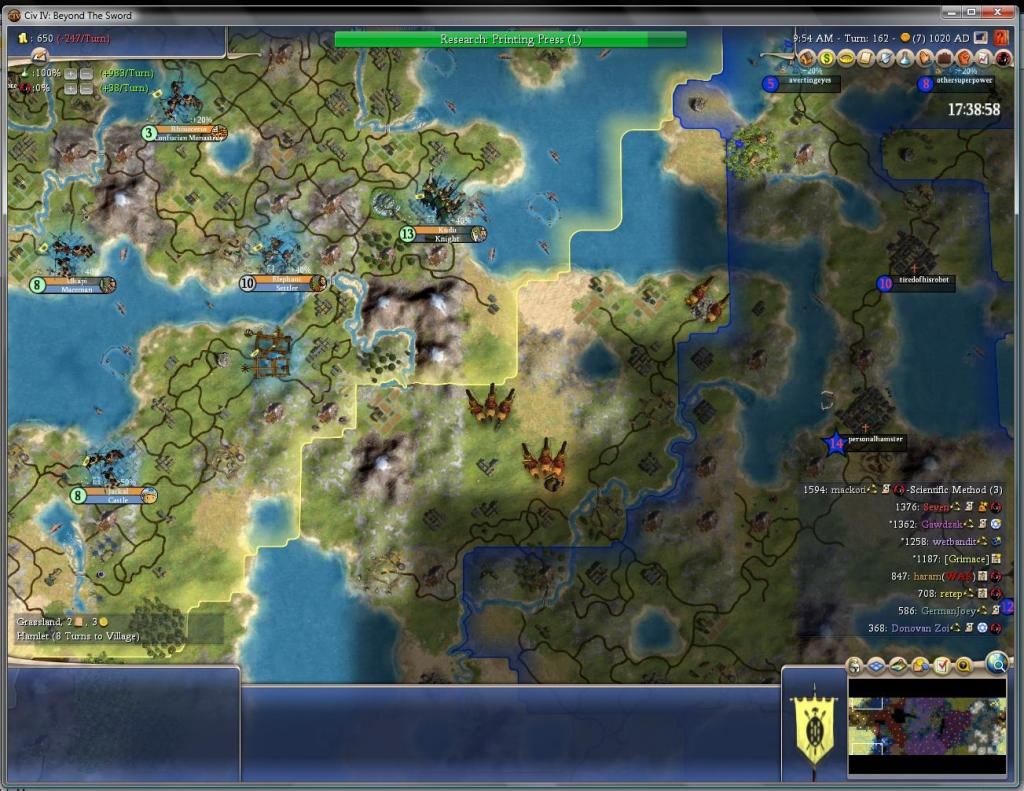
Task: Open the Civics advisor ring icon
Action: click(847, 59)
